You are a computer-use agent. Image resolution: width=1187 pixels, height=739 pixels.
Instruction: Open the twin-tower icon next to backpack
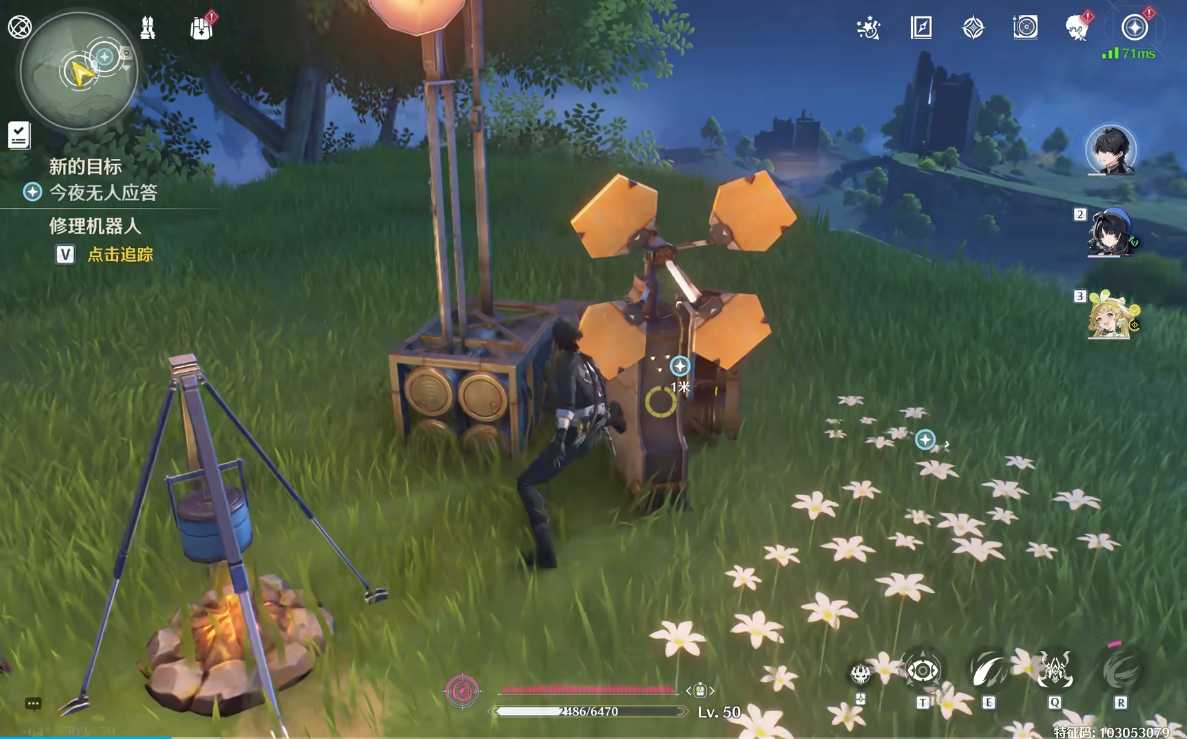click(148, 28)
